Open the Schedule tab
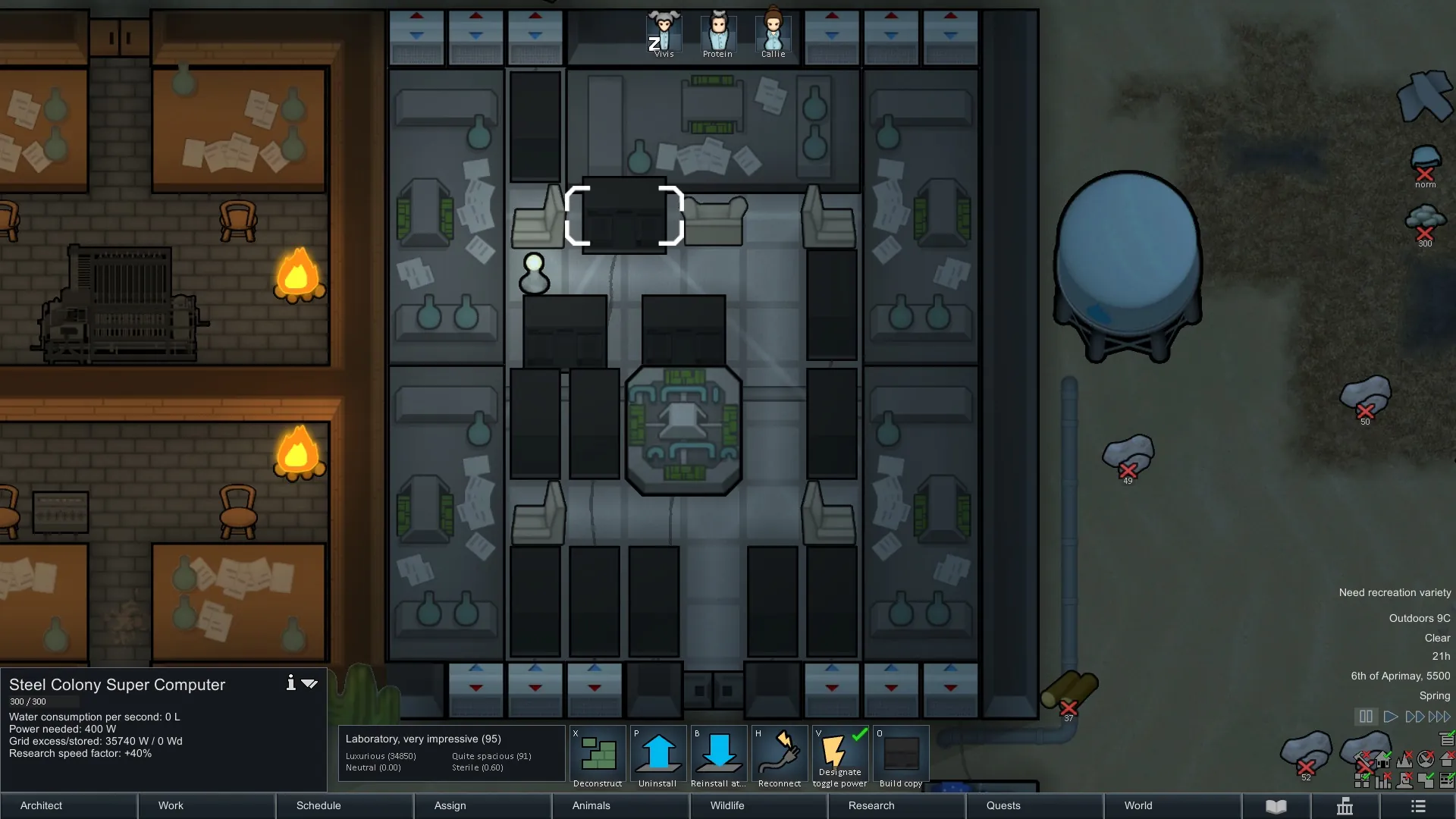This screenshot has height=819, width=1456. point(344,805)
